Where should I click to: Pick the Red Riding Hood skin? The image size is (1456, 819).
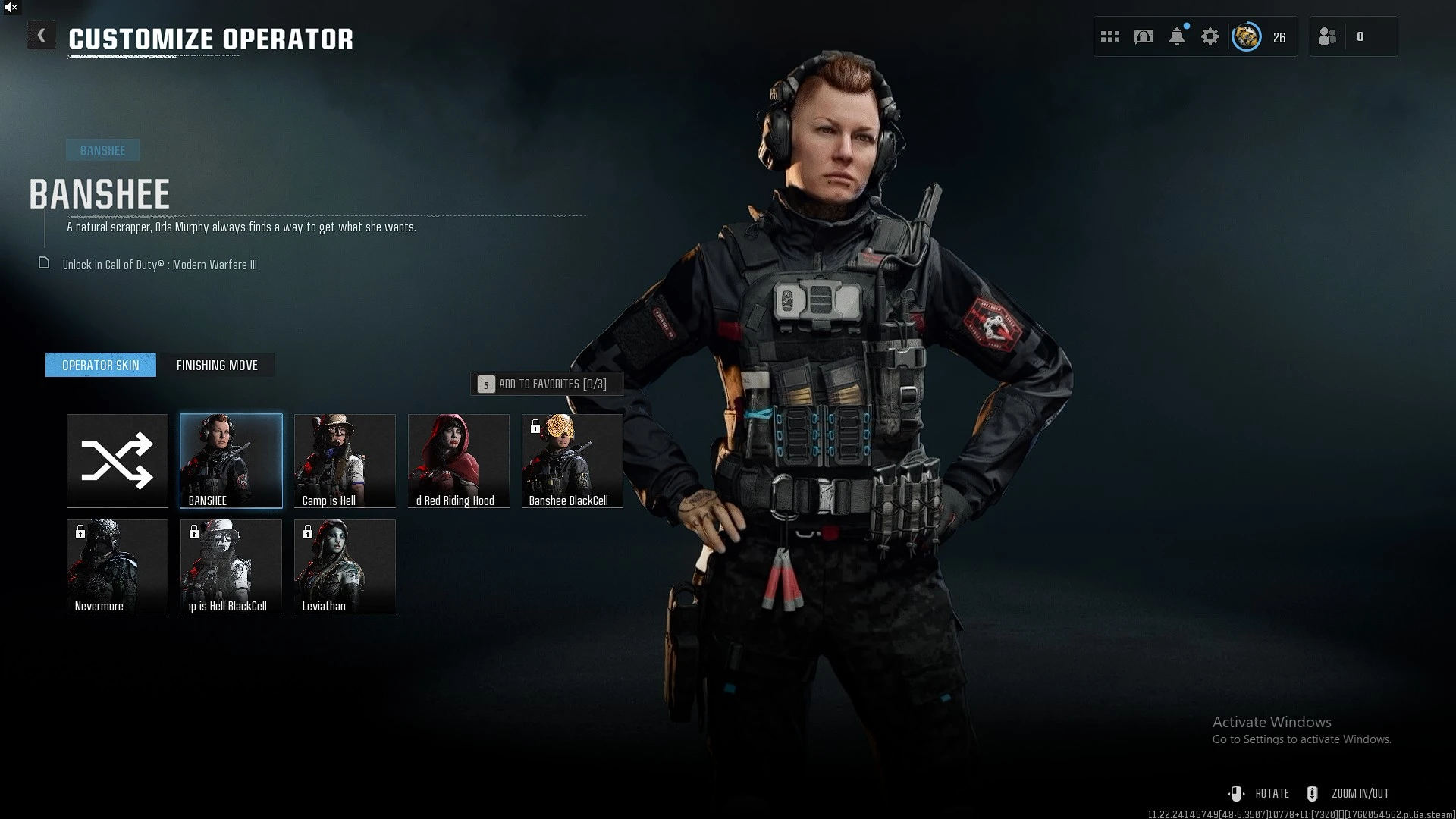tap(459, 460)
